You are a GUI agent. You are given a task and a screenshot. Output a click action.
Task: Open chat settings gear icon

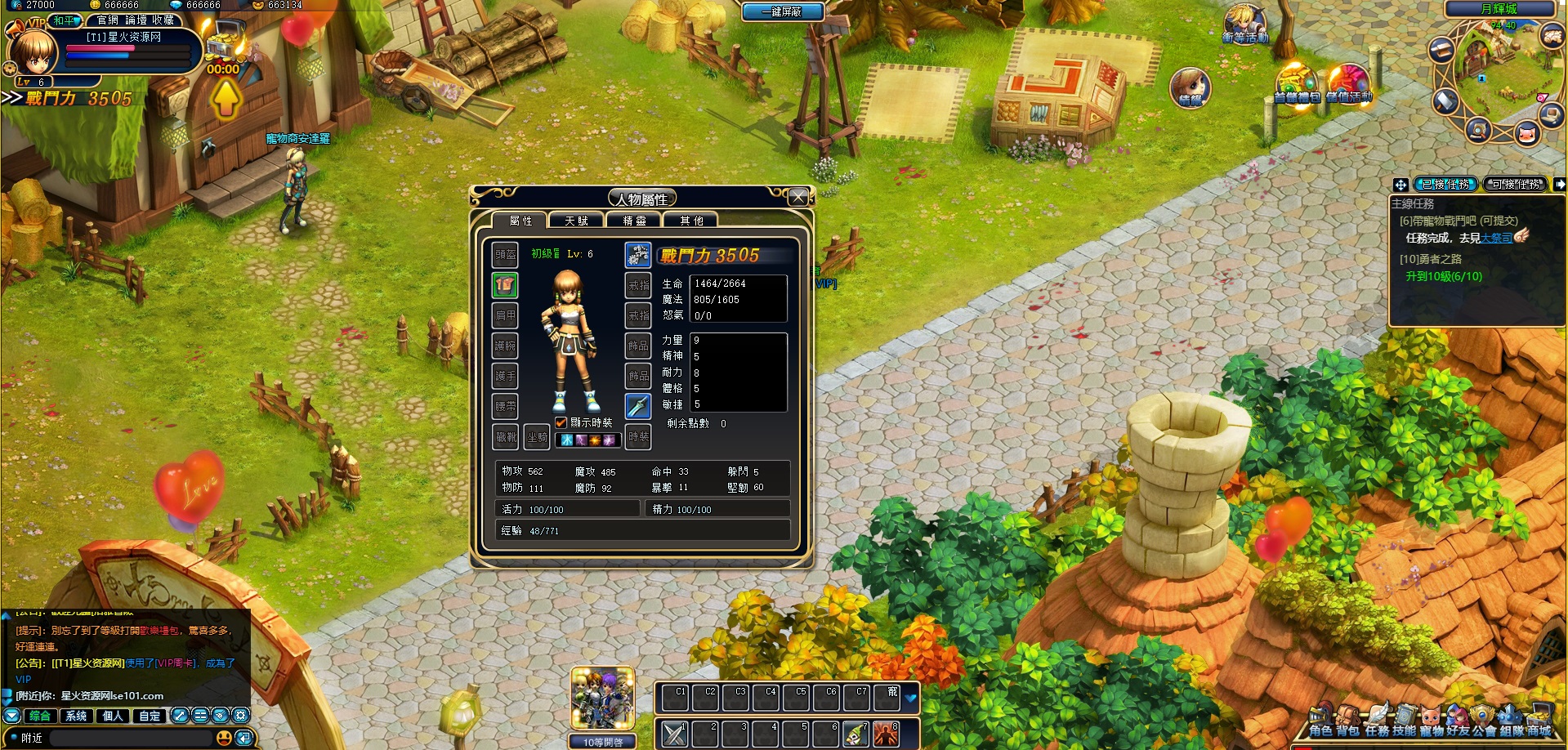click(x=240, y=716)
